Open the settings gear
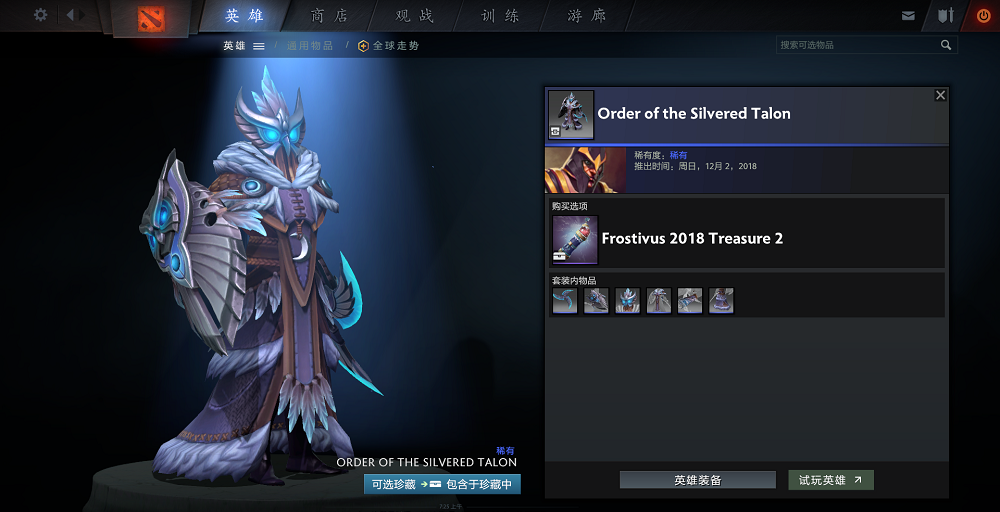The image size is (1000, 512). click(x=41, y=15)
